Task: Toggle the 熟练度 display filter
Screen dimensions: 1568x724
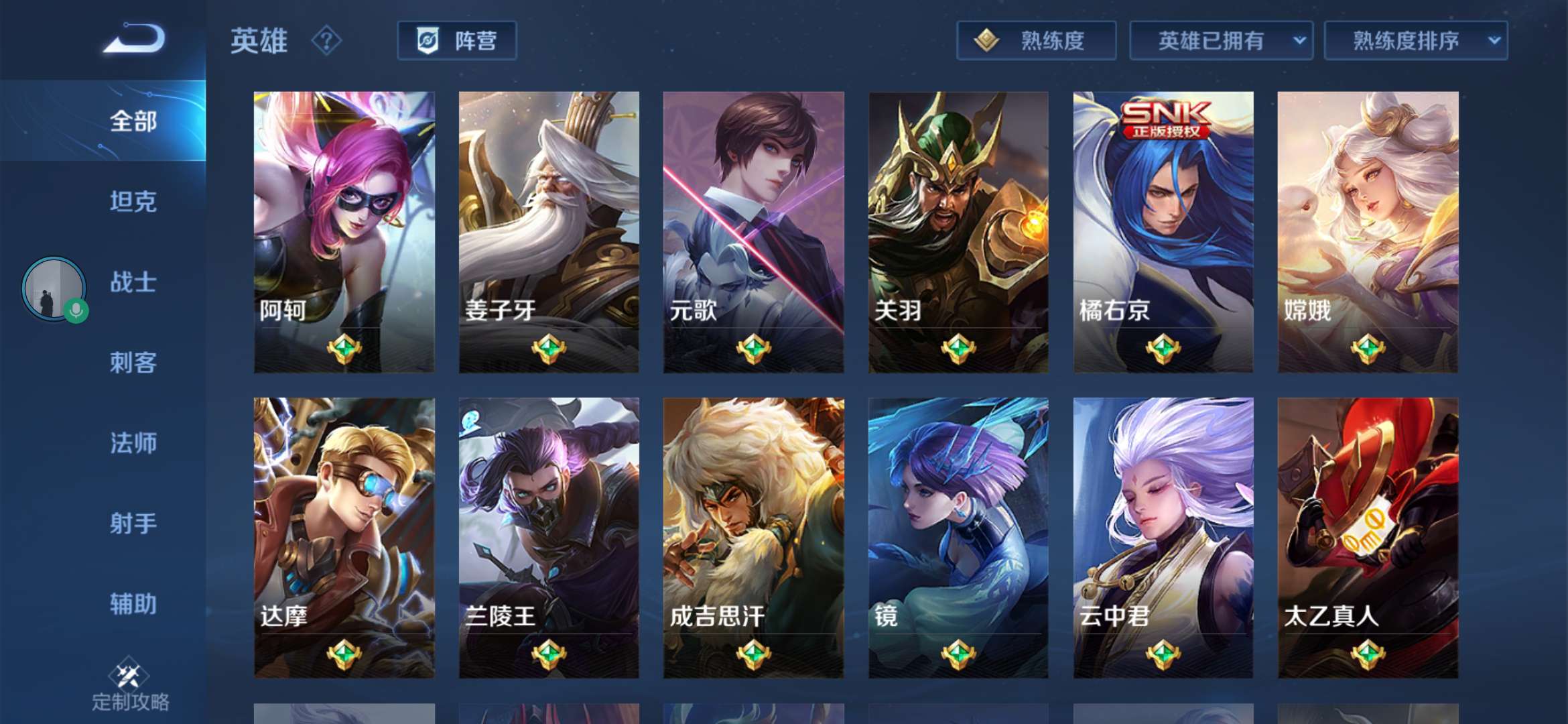Action: point(1035,40)
